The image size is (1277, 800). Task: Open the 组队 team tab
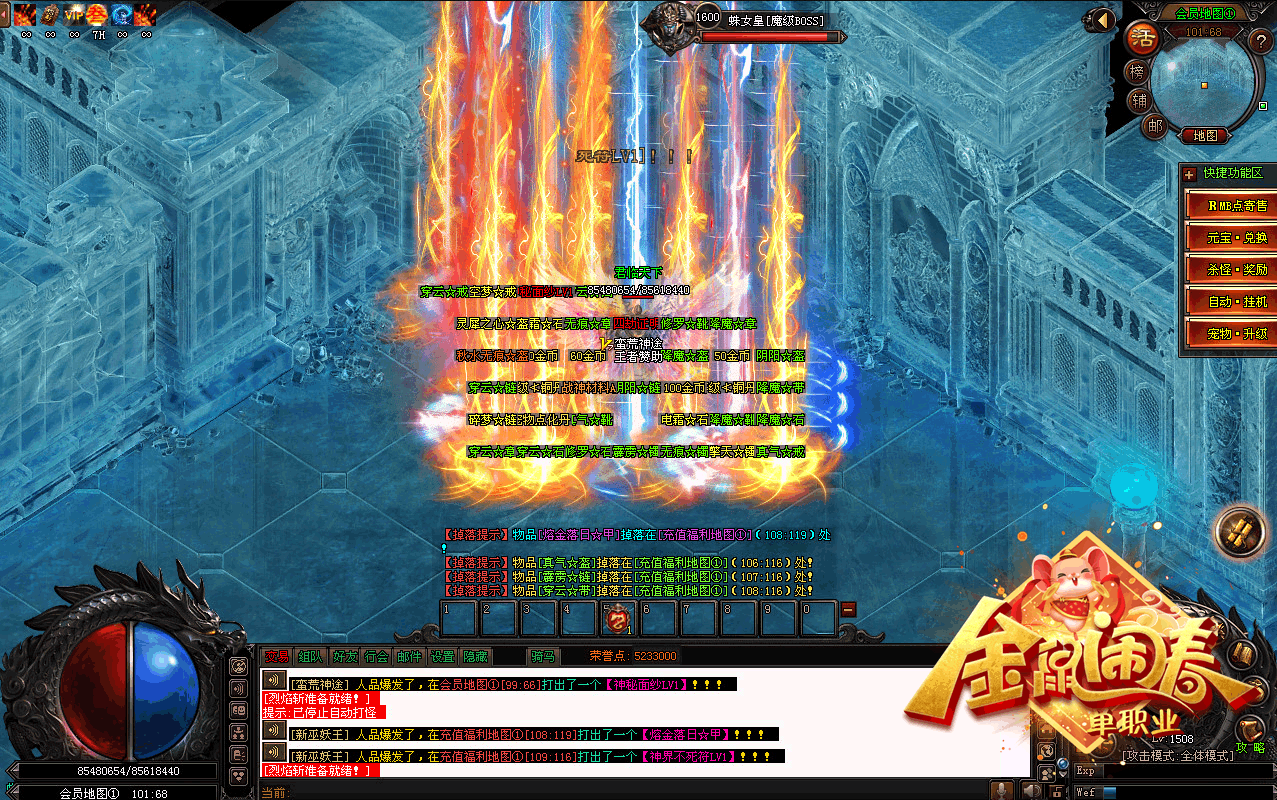(310, 656)
